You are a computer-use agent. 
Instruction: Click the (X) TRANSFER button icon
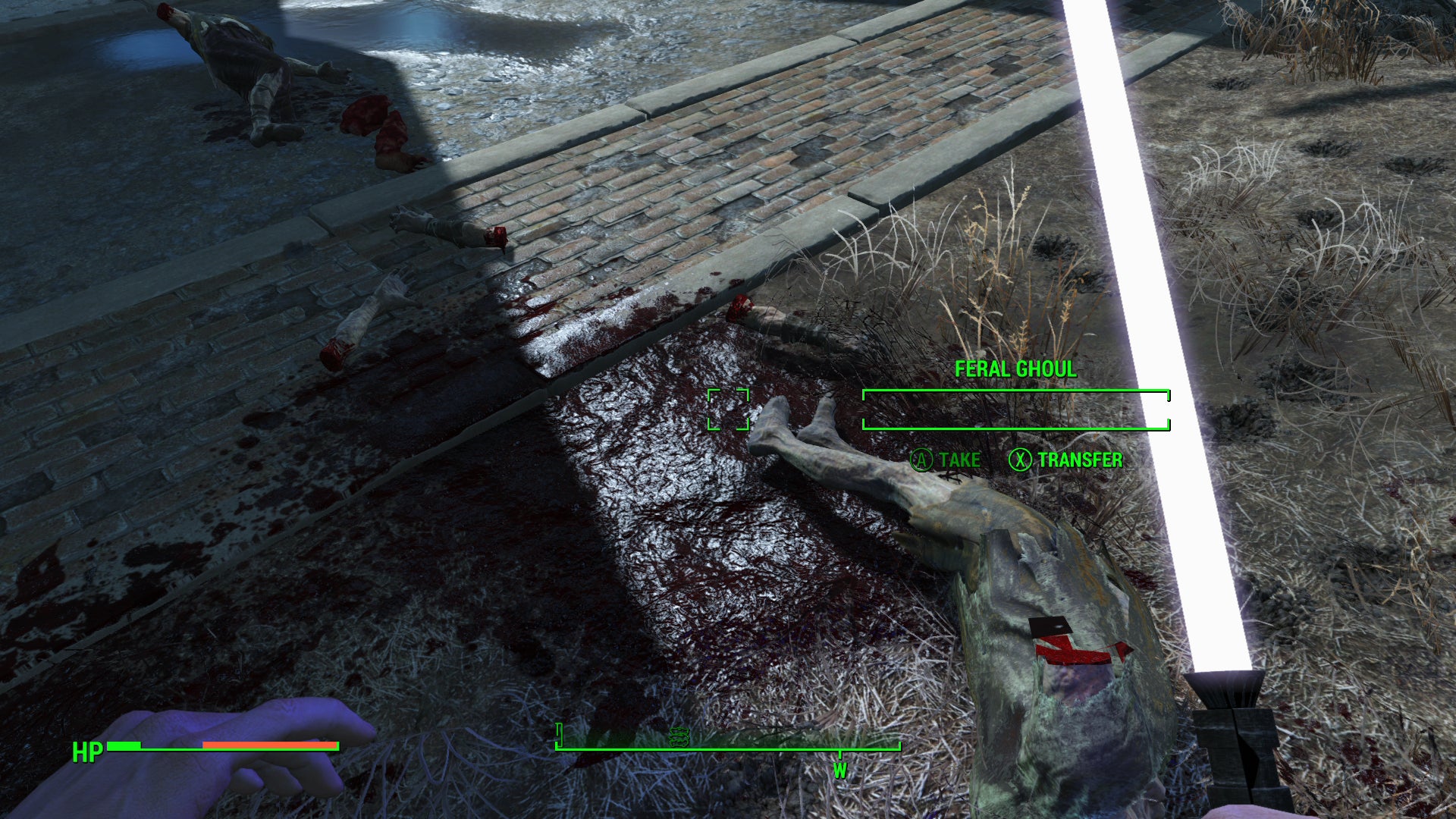1021,459
